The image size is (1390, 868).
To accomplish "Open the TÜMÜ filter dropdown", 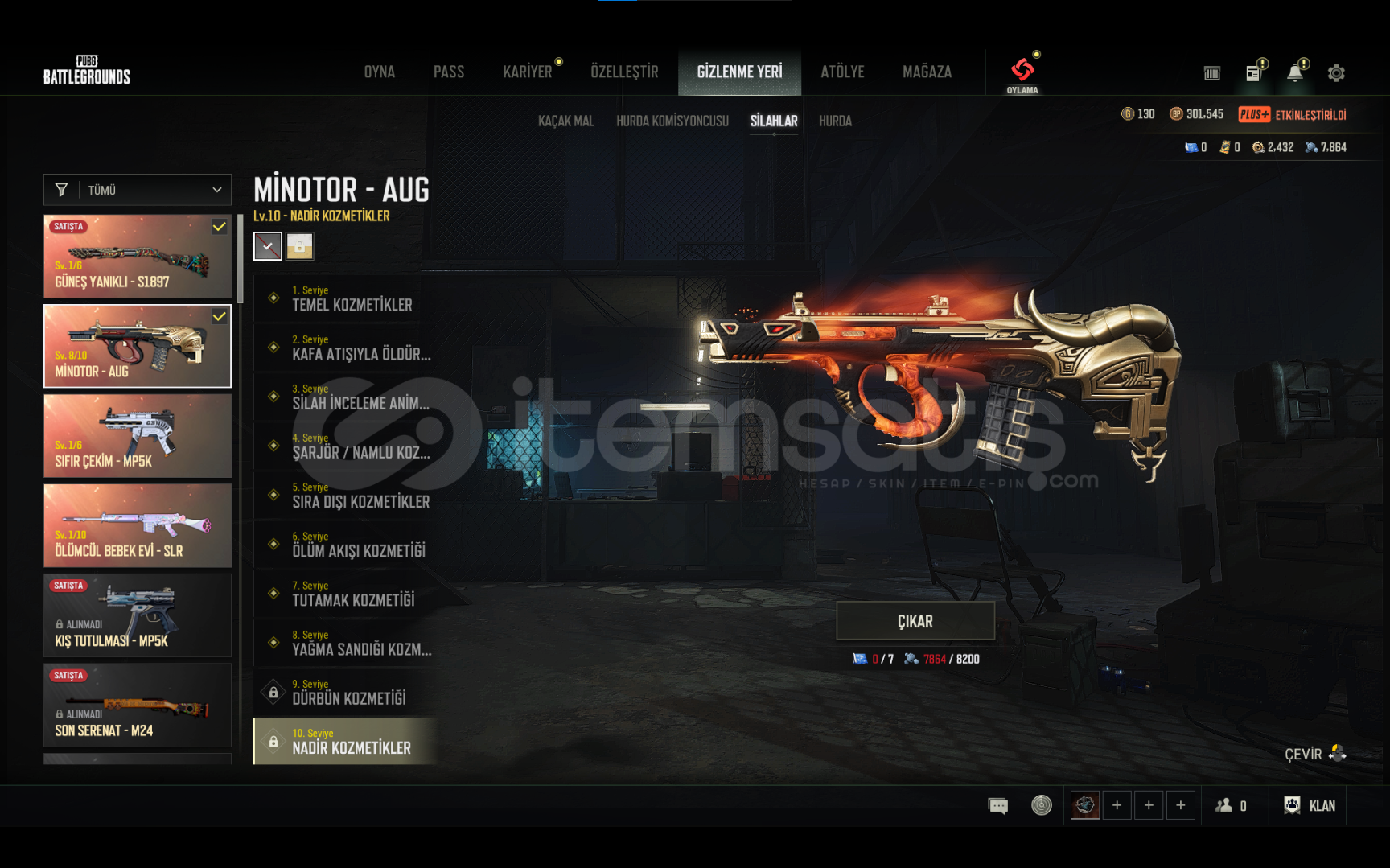I will pyautogui.click(x=138, y=190).
